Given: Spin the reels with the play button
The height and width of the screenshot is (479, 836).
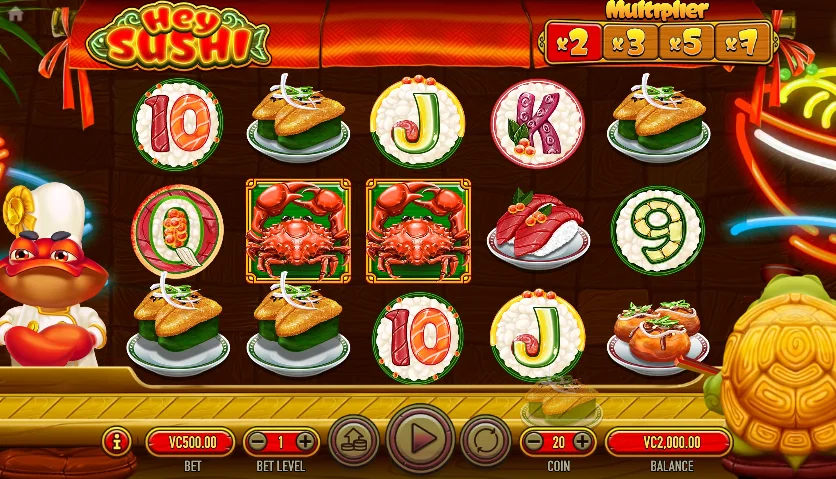Looking at the screenshot, I should tap(420, 438).
